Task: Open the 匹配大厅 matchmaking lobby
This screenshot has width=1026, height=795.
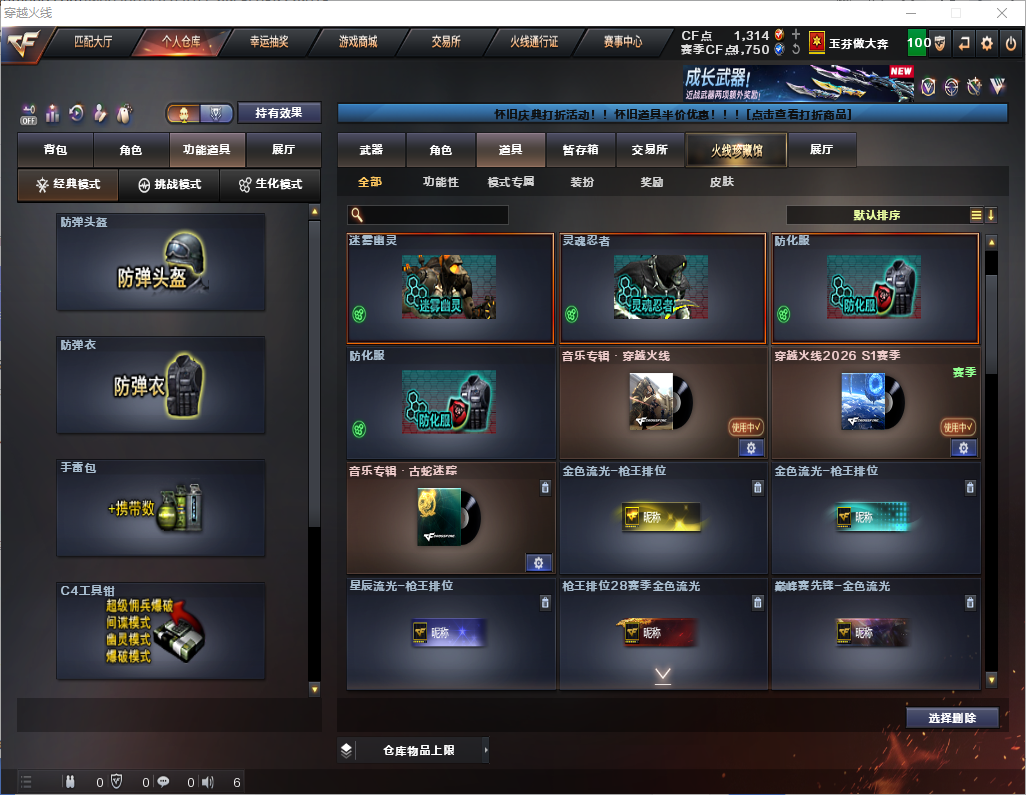Action: [x=93, y=42]
